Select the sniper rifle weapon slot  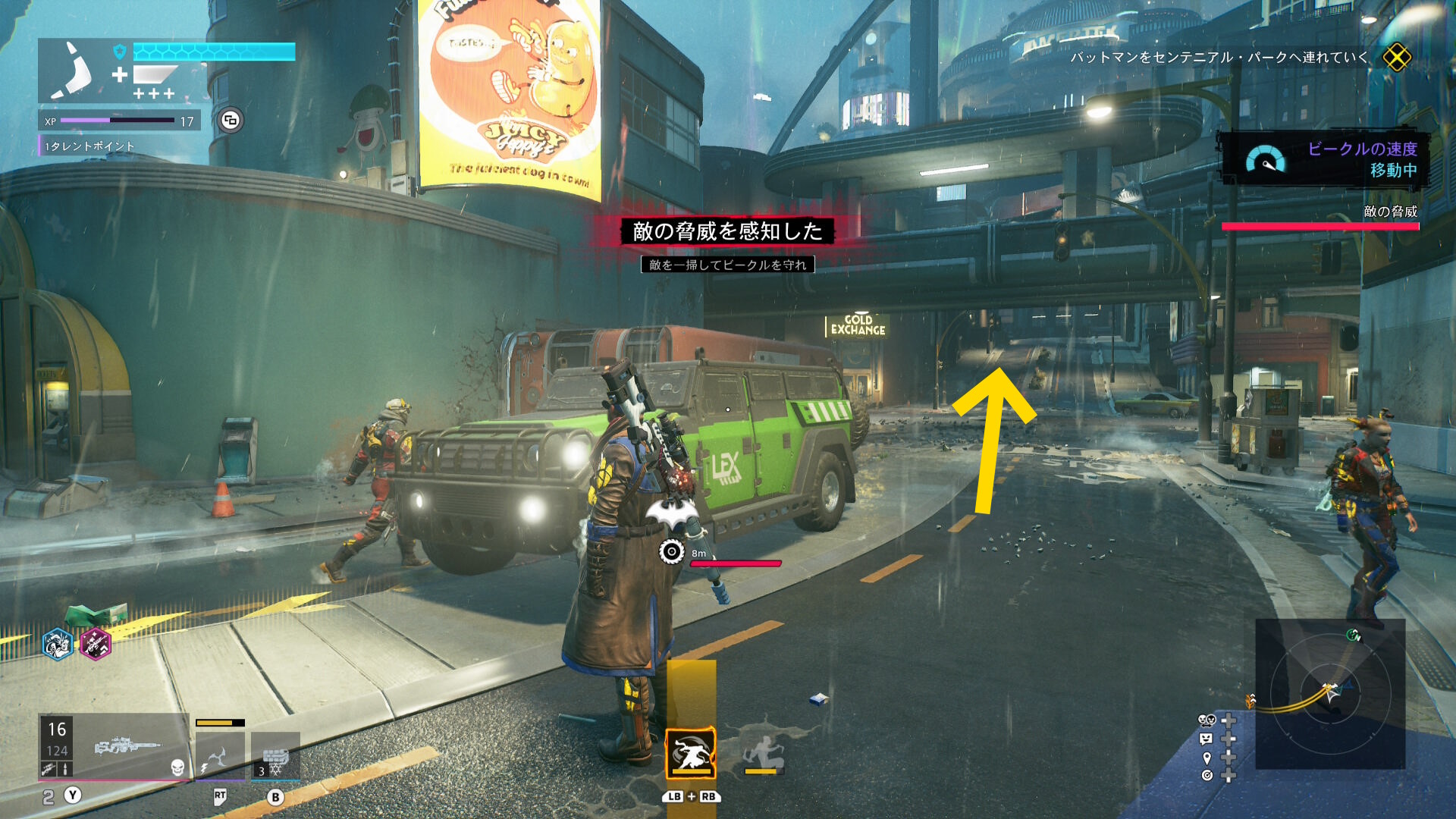[x=114, y=748]
